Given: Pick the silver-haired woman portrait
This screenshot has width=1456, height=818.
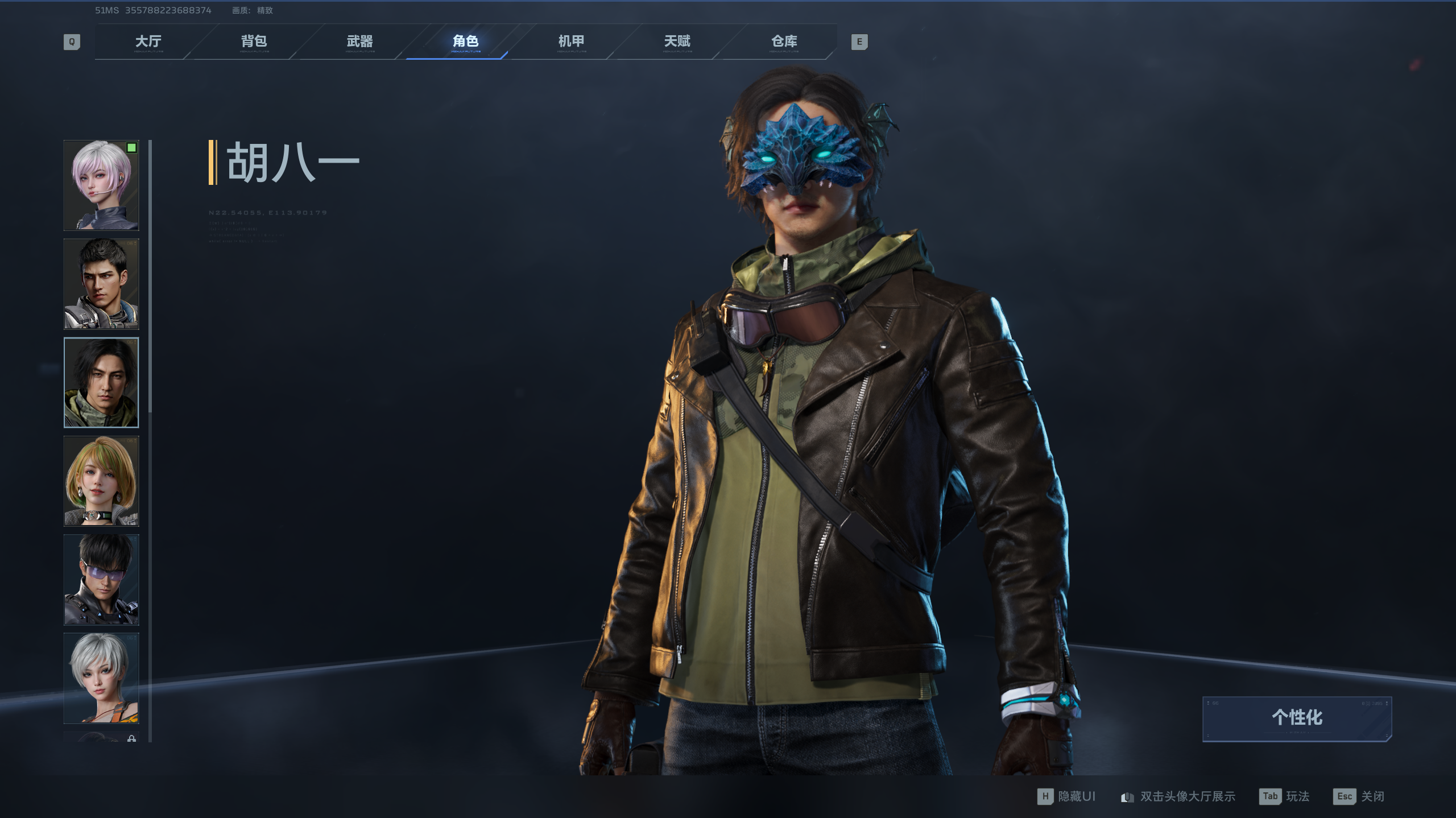Looking at the screenshot, I should pyautogui.click(x=101, y=678).
